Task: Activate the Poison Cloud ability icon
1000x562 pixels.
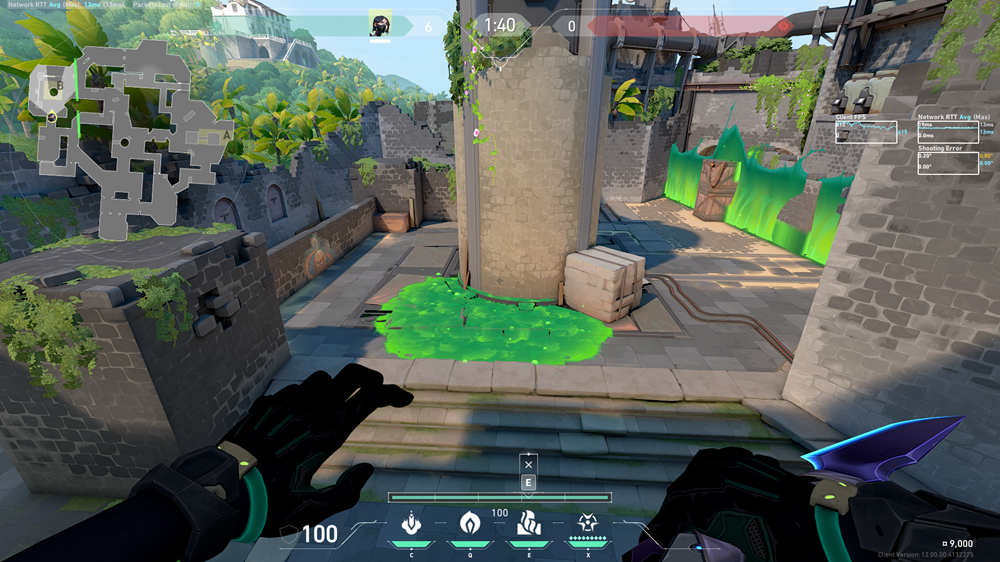Action: pos(469,523)
